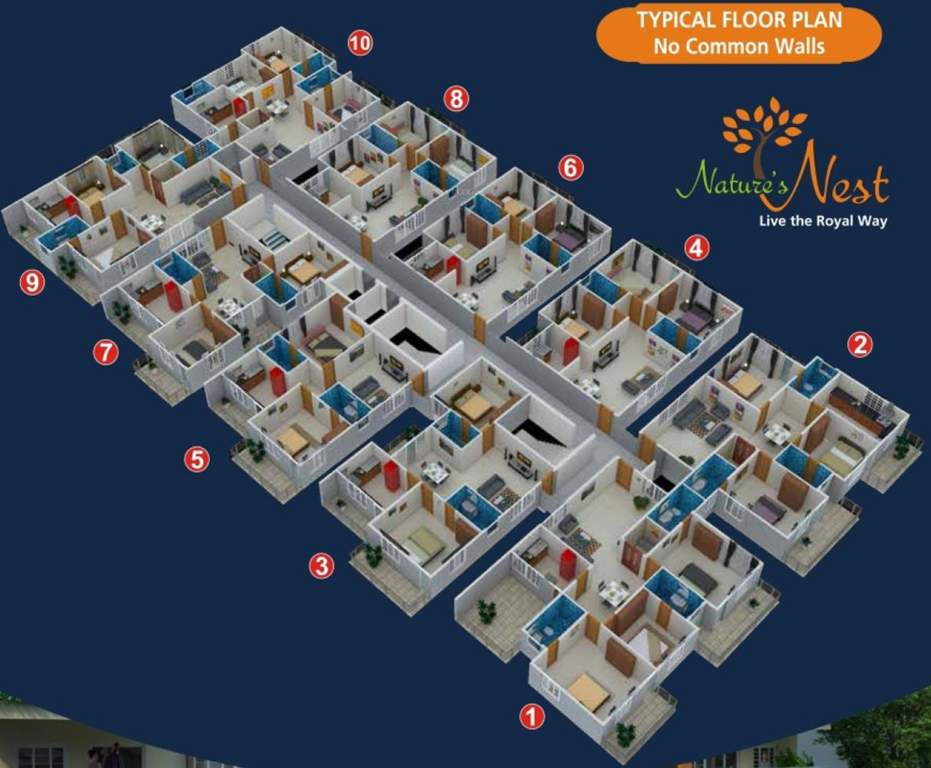Pick the red circle labeled 5
The height and width of the screenshot is (768, 931).
click(197, 460)
